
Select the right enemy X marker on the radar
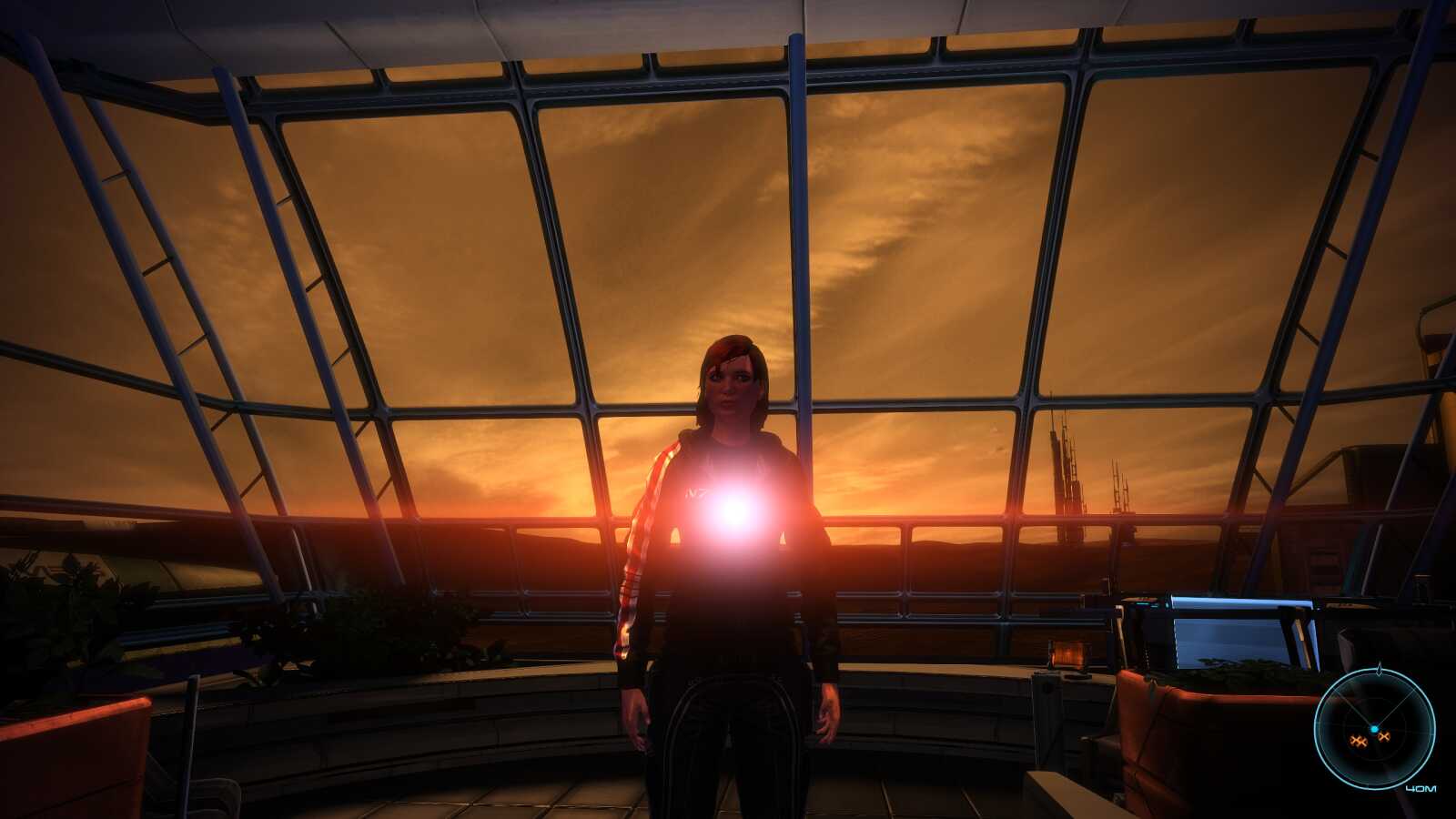click(x=1384, y=736)
